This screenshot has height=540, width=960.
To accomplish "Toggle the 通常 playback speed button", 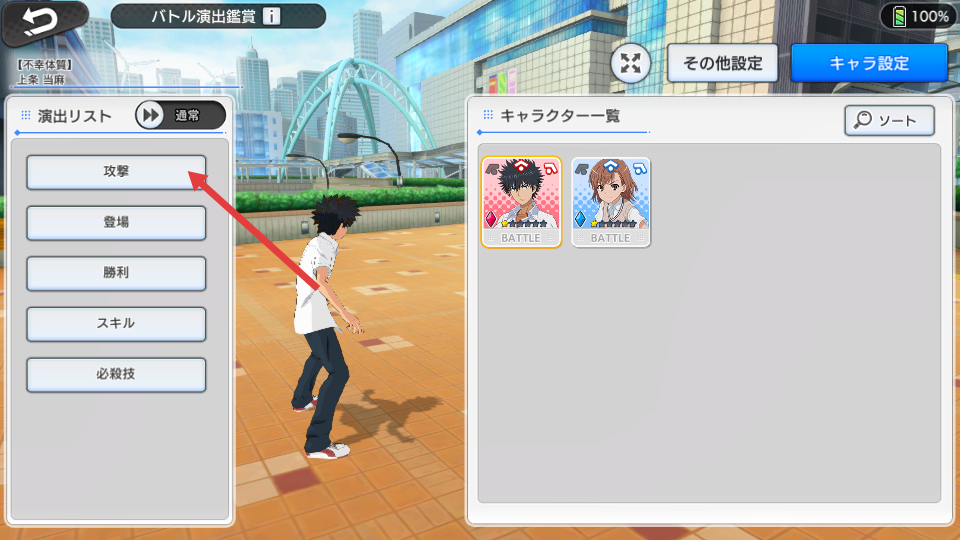I will pyautogui.click(x=180, y=115).
